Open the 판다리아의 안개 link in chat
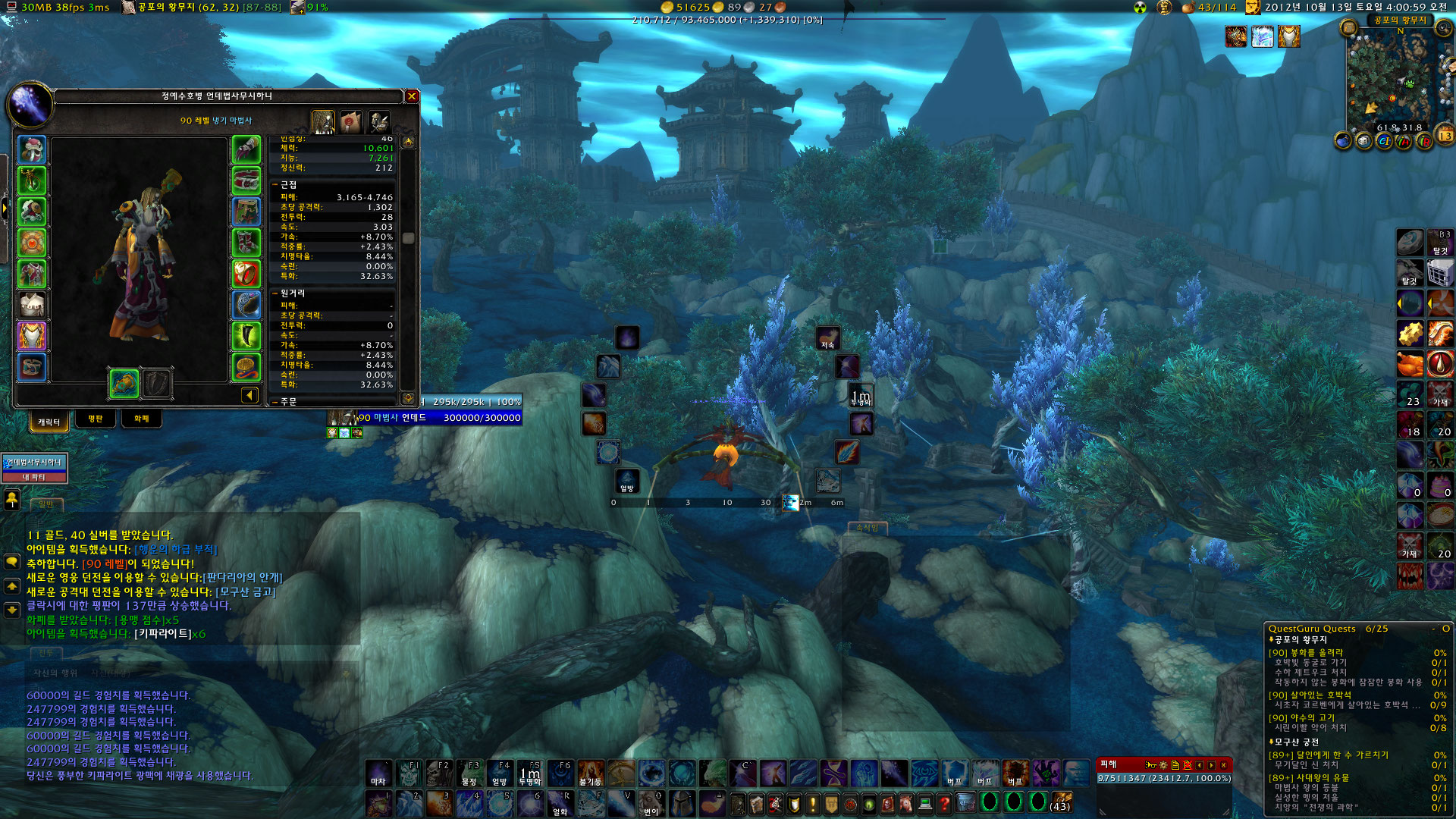 pos(243,578)
